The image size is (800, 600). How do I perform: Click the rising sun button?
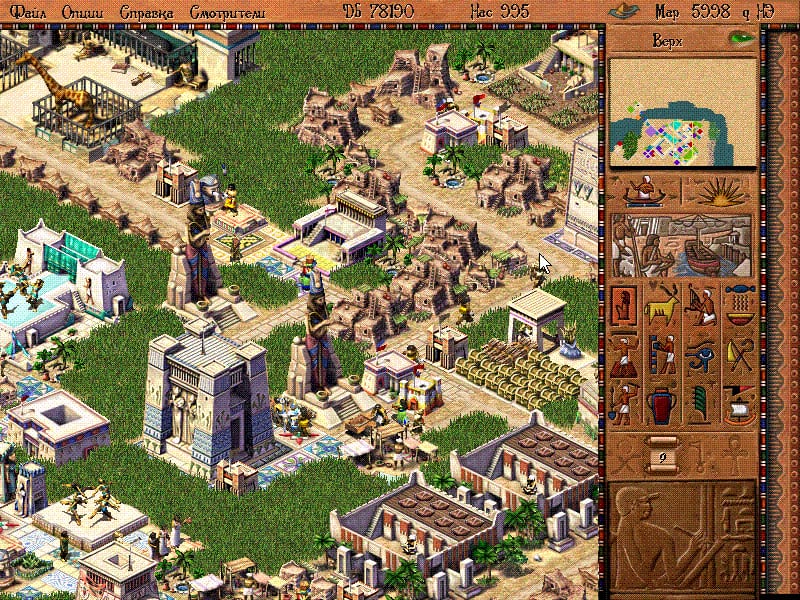coord(718,191)
